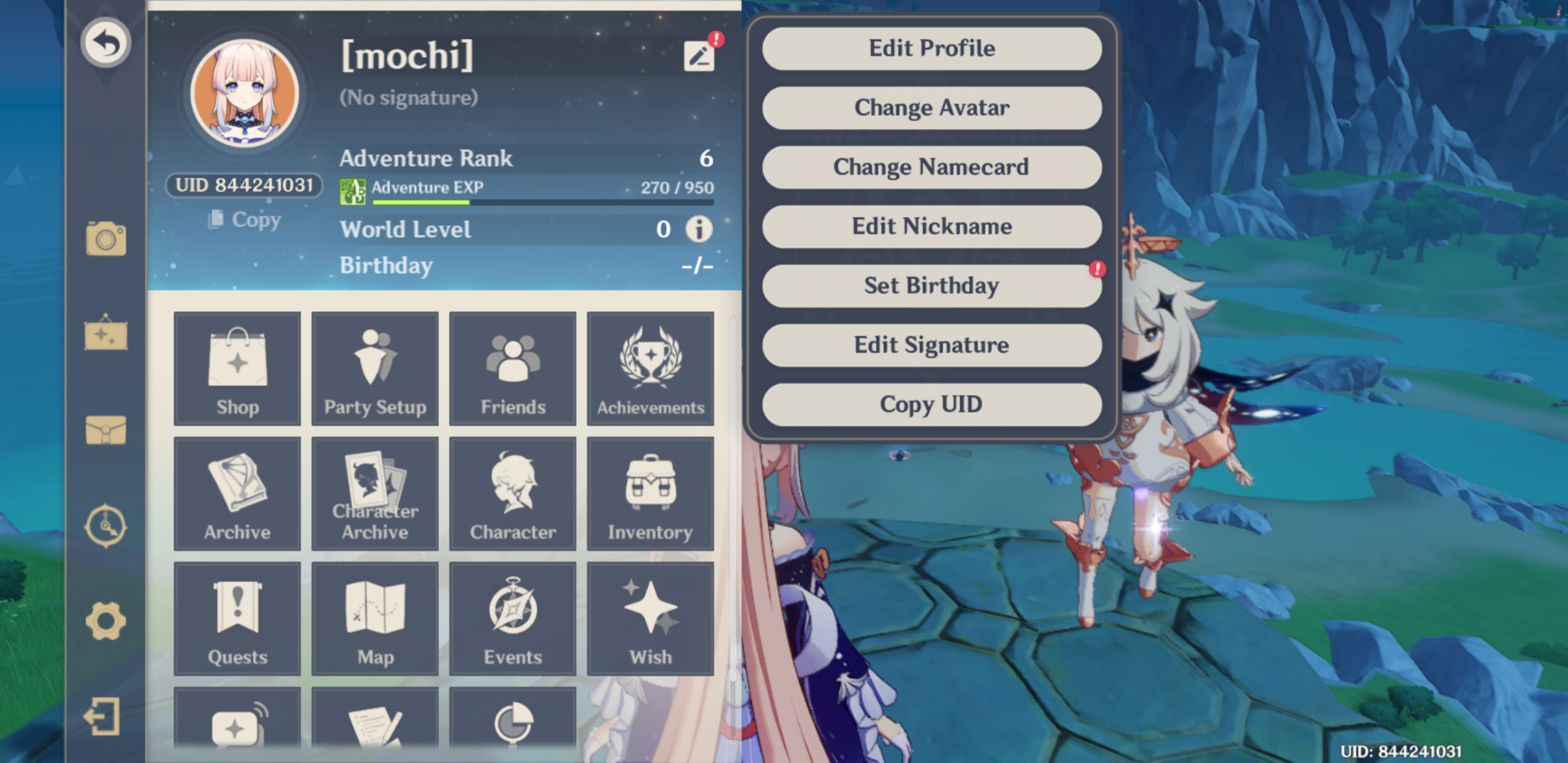
Task: Open the Shop tile
Action: pos(237,369)
